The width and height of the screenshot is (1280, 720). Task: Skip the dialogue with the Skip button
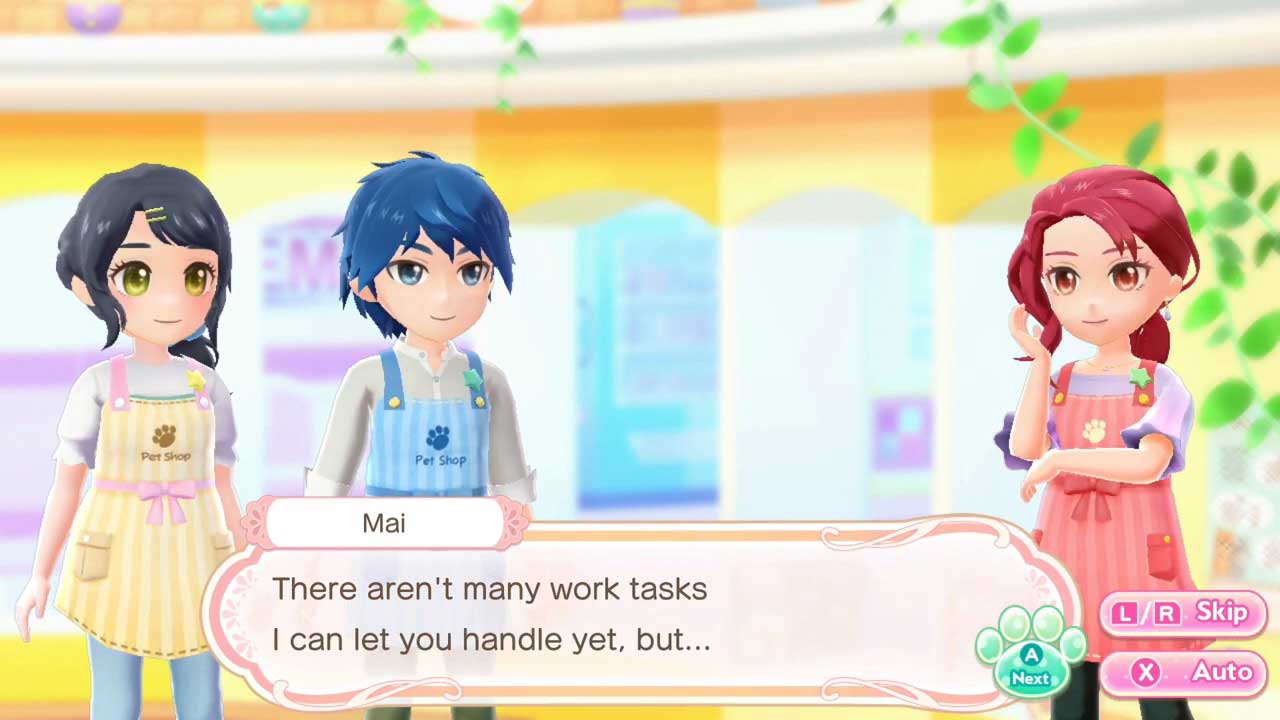click(1183, 613)
